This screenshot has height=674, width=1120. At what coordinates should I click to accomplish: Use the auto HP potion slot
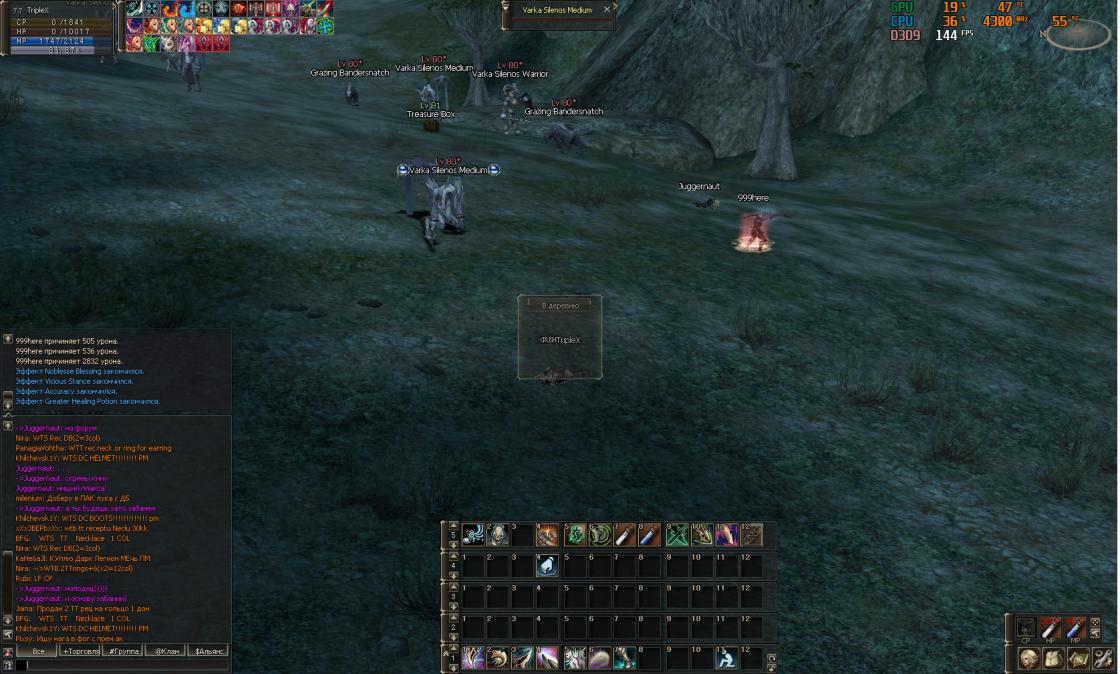(1050, 628)
